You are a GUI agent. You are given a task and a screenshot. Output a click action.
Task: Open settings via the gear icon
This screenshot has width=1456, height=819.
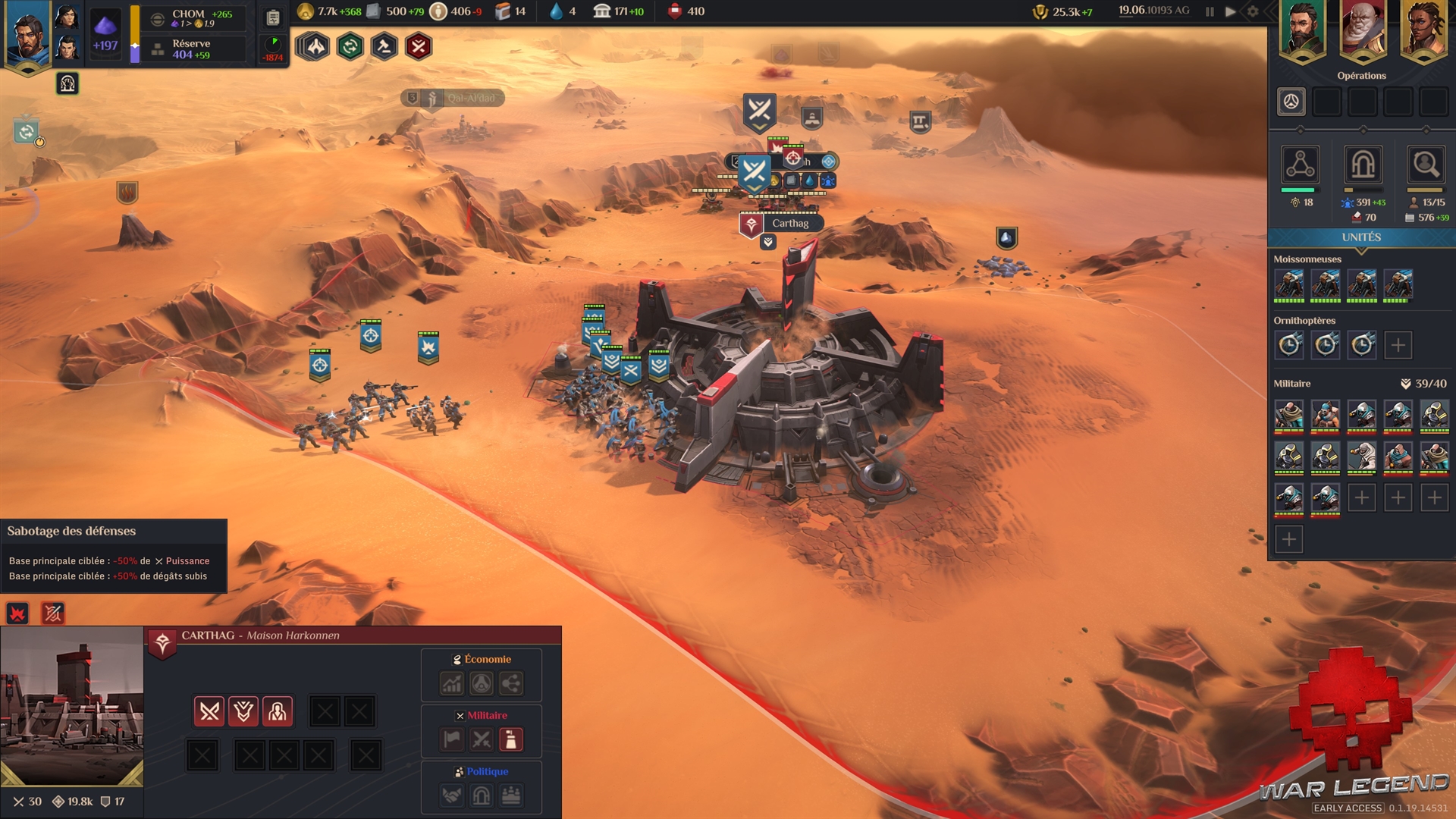click(x=1253, y=11)
